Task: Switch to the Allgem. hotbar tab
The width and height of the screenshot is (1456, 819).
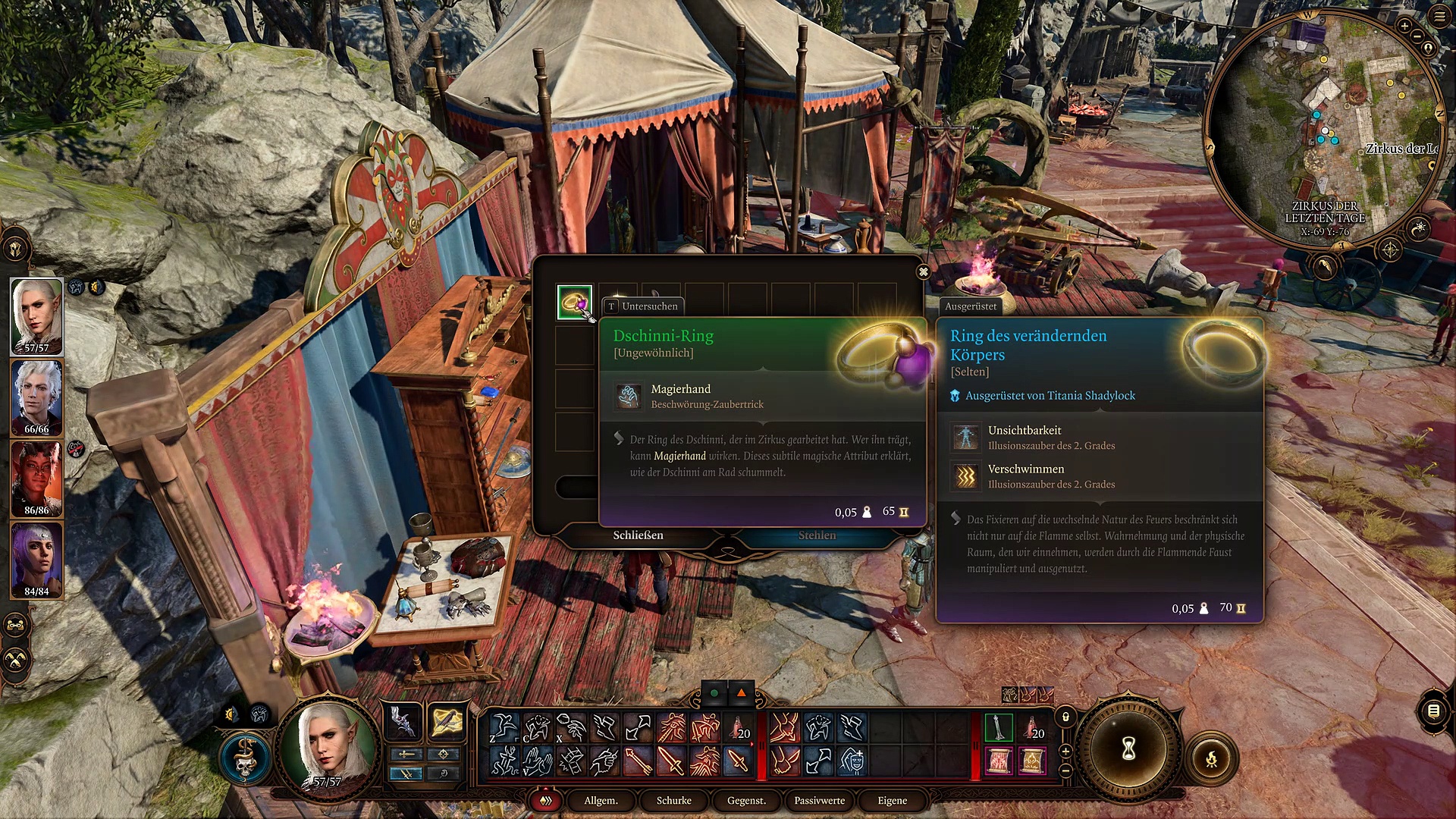Action: click(x=601, y=801)
